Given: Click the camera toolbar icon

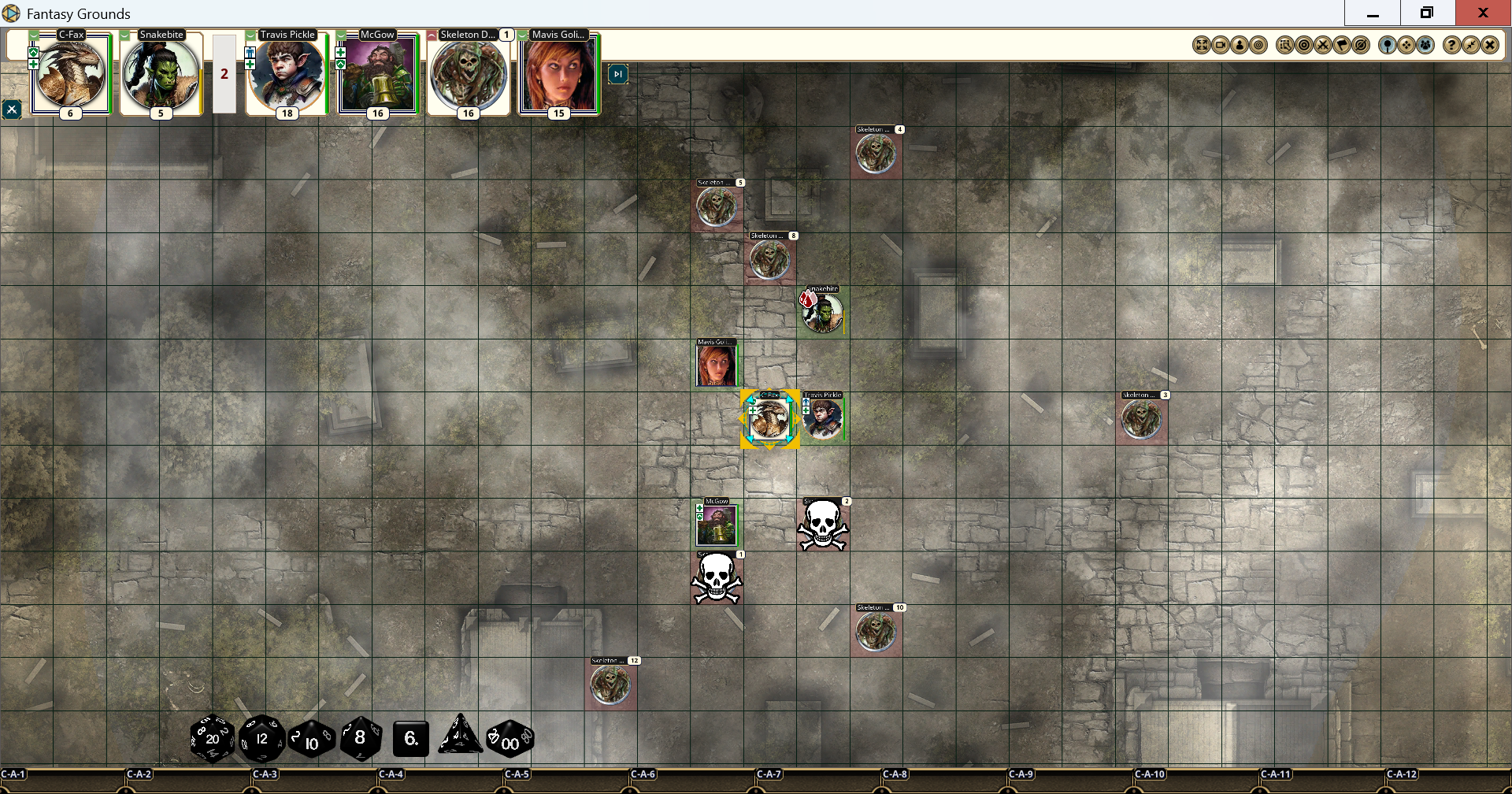Looking at the screenshot, I should (x=1221, y=45).
